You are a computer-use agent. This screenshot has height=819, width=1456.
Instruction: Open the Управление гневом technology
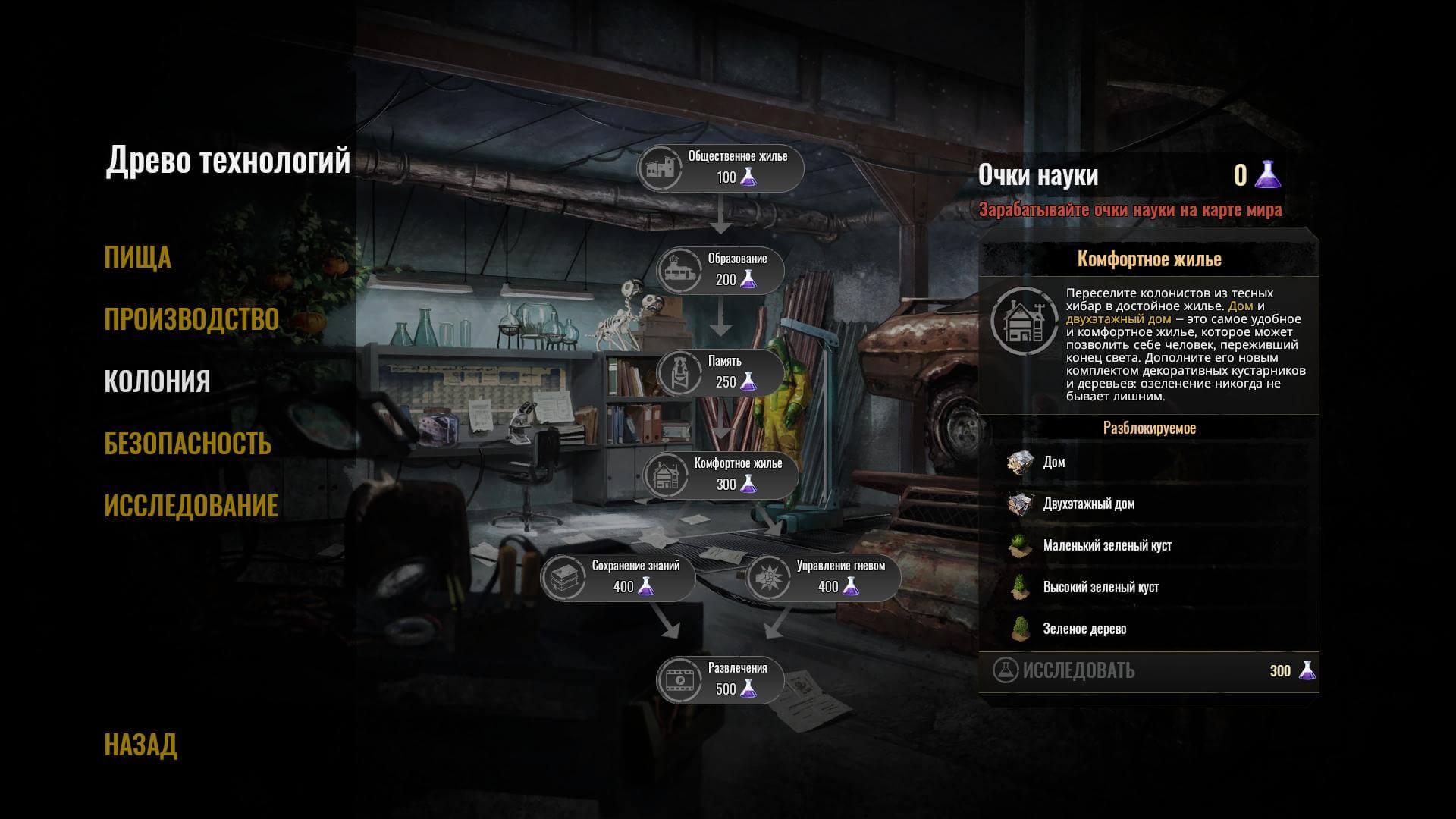click(x=822, y=578)
